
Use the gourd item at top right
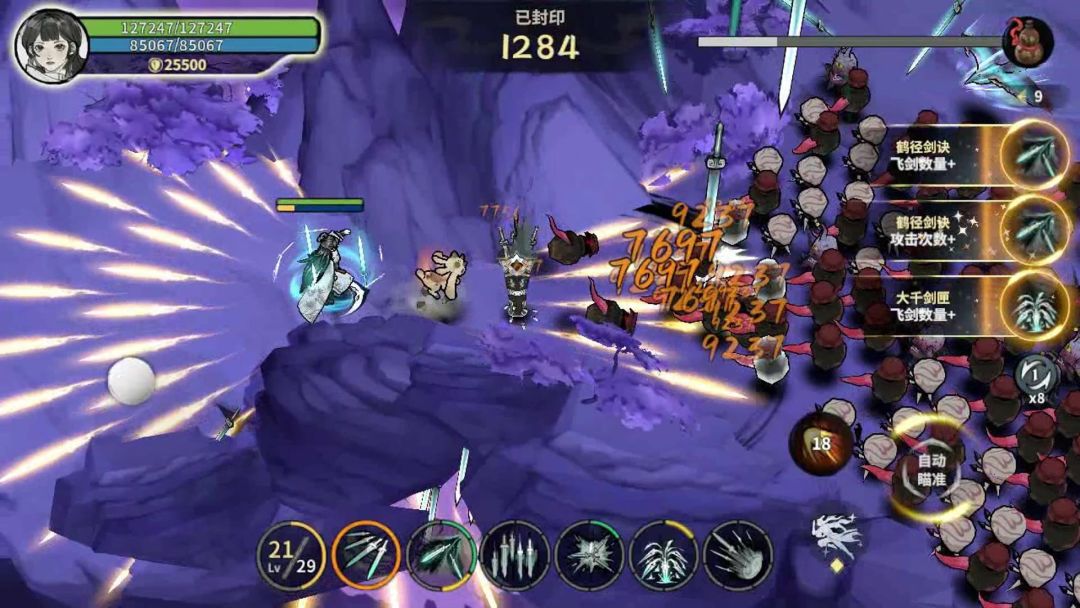[x=1027, y=43]
